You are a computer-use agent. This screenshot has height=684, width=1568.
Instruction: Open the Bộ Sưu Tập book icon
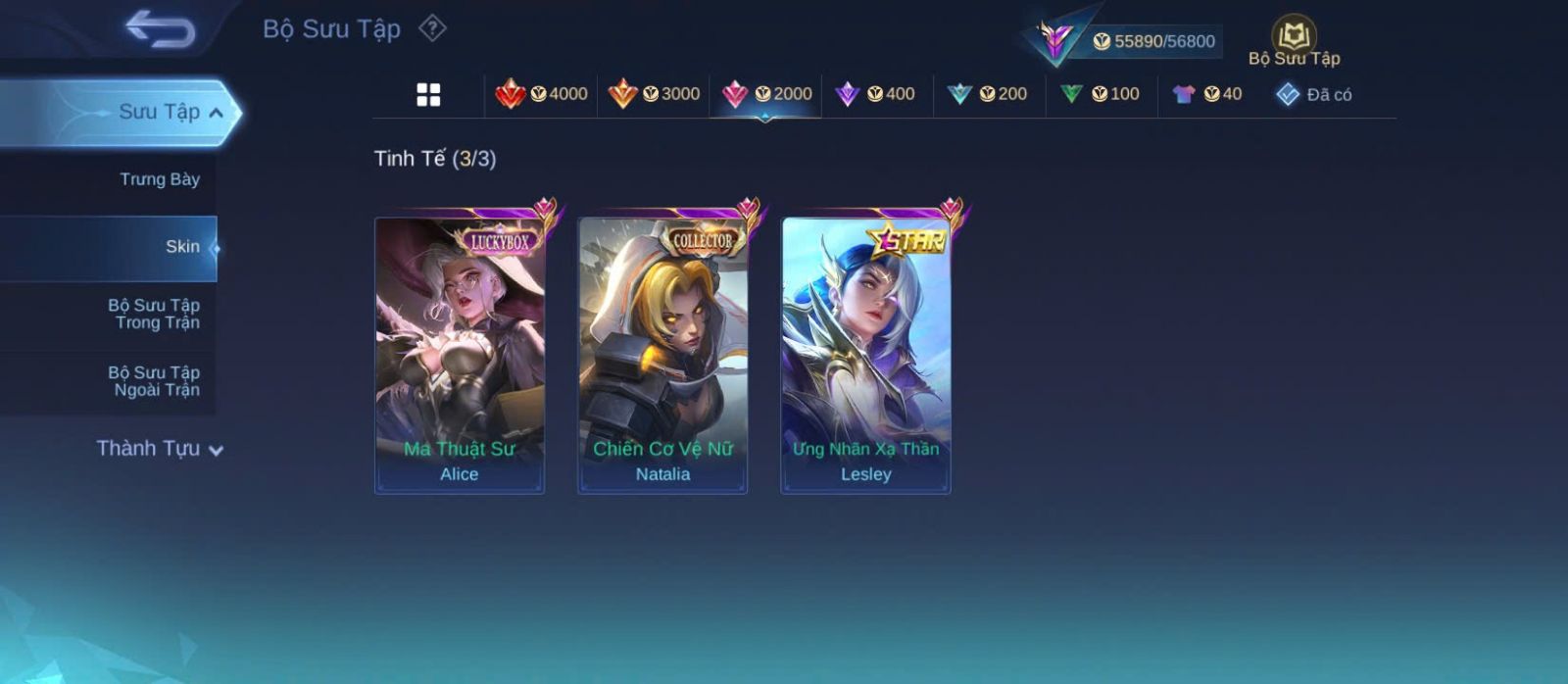coord(1294,37)
